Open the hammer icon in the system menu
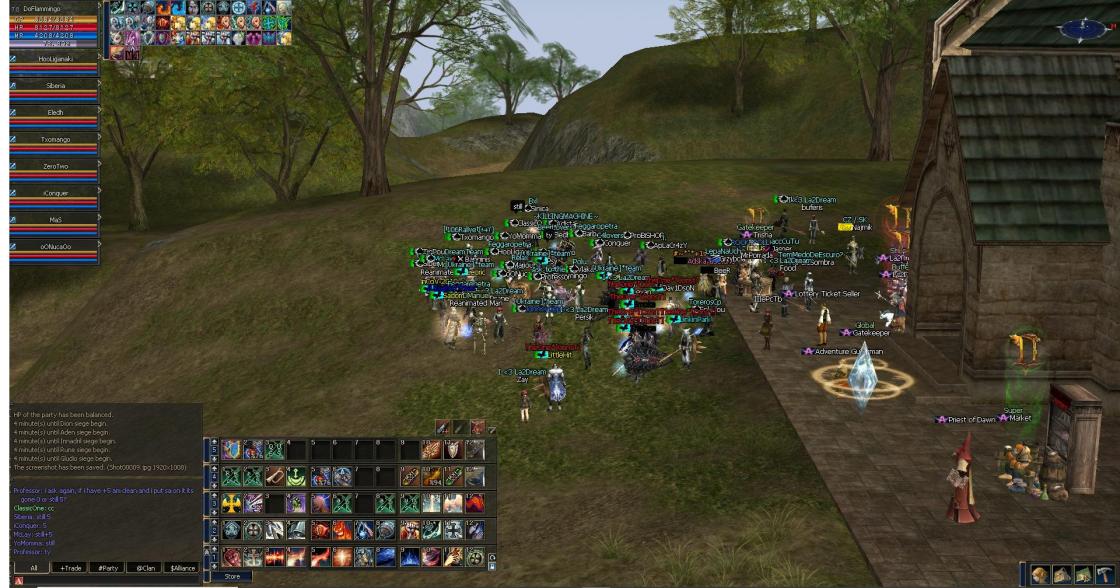This screenshot has height=588, width=1120. pos(1104,575)
